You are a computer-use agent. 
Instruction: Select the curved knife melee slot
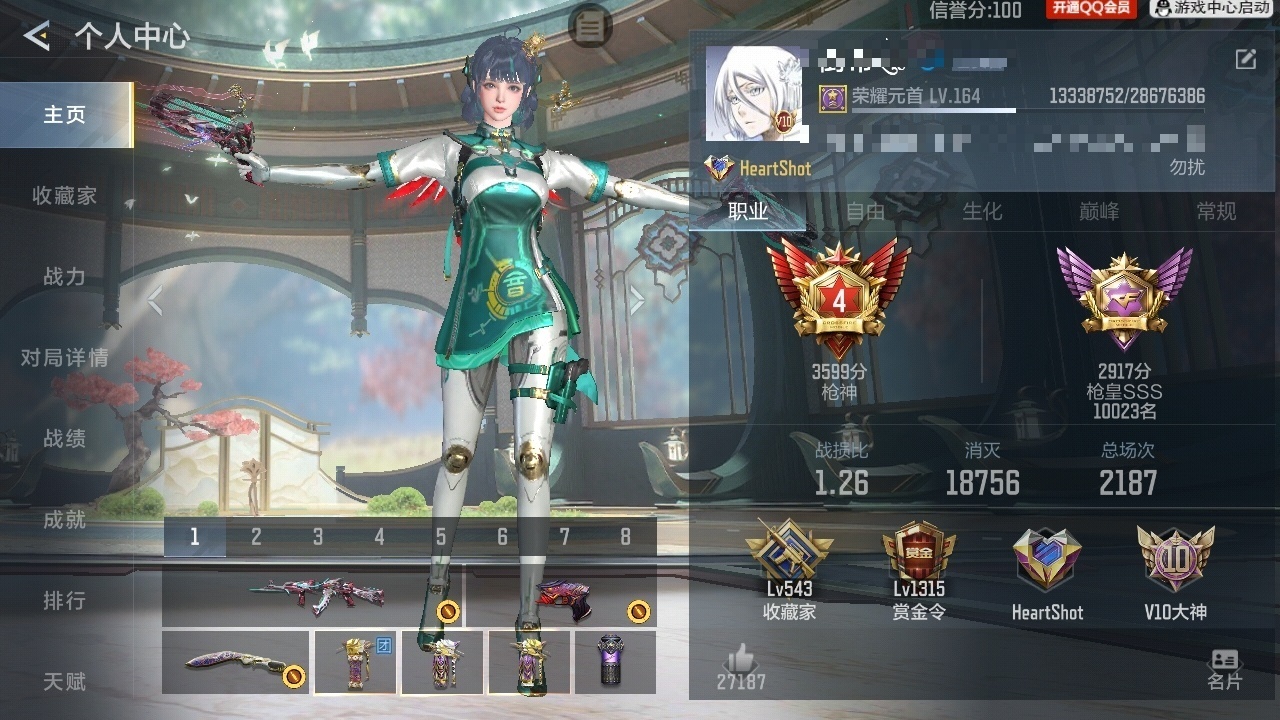pyautogui.click(x=235, y=662)
